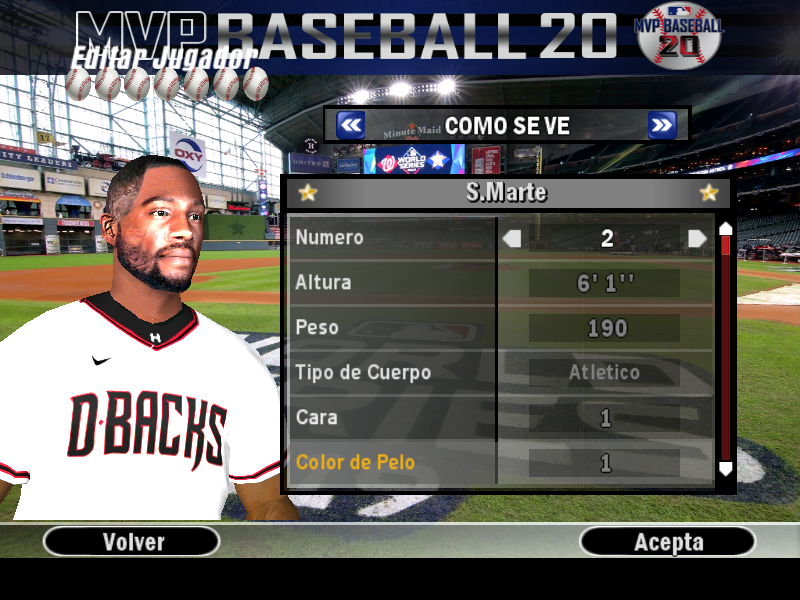Click the 6' 1'' height value field
800x600 pixels.
605,283
